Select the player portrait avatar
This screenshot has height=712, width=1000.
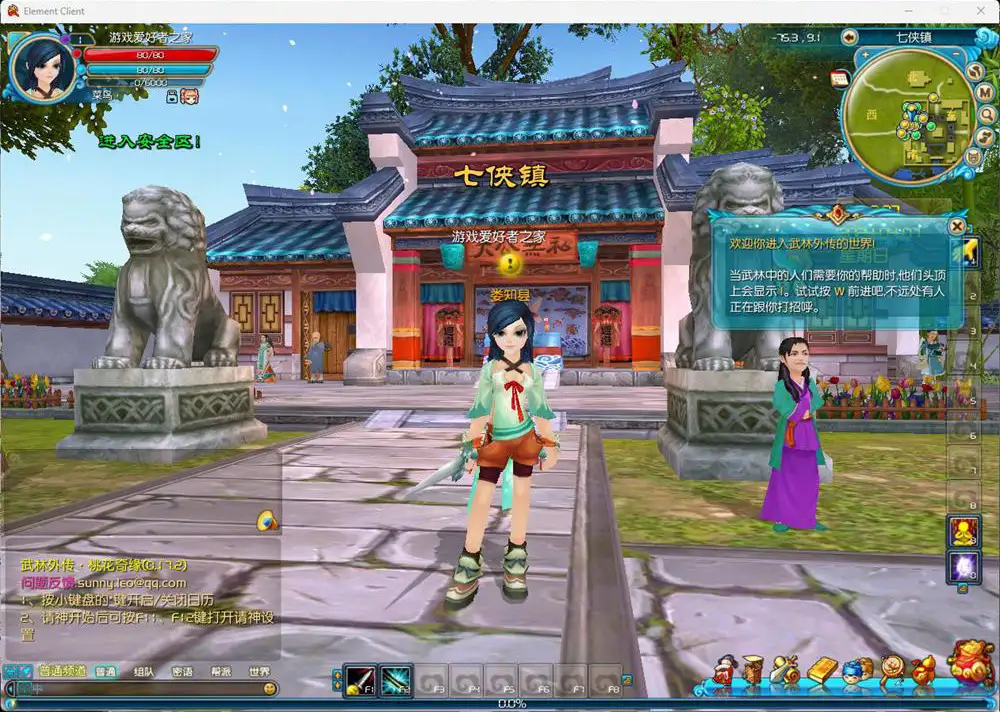pos(43,66)
